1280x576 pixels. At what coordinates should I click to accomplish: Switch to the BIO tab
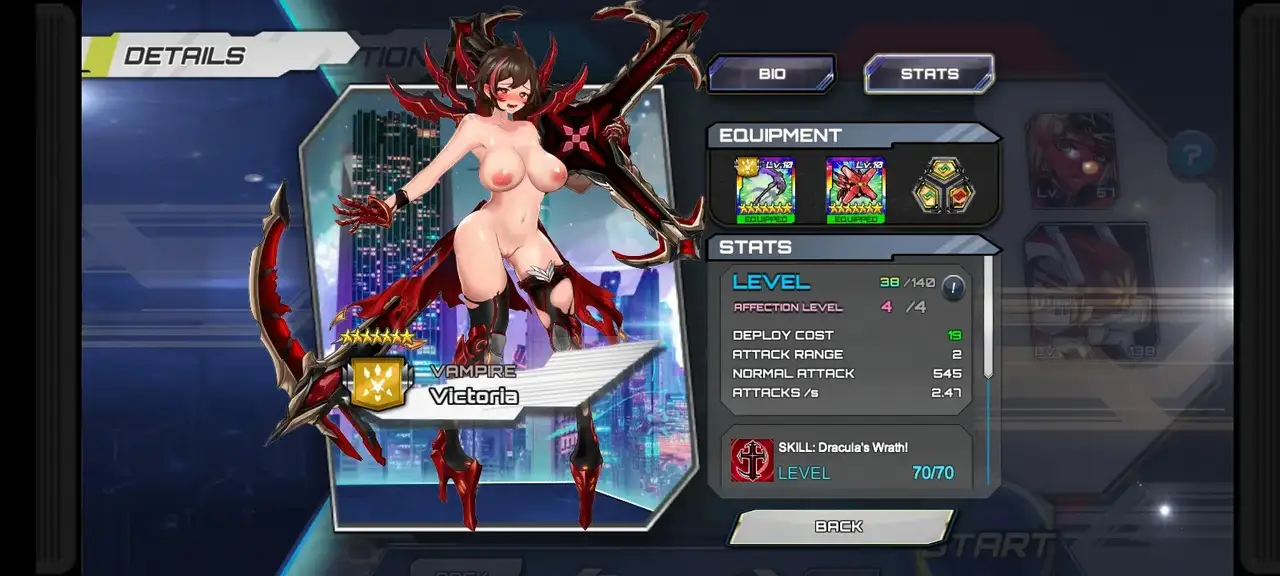(x=771, y=74)
